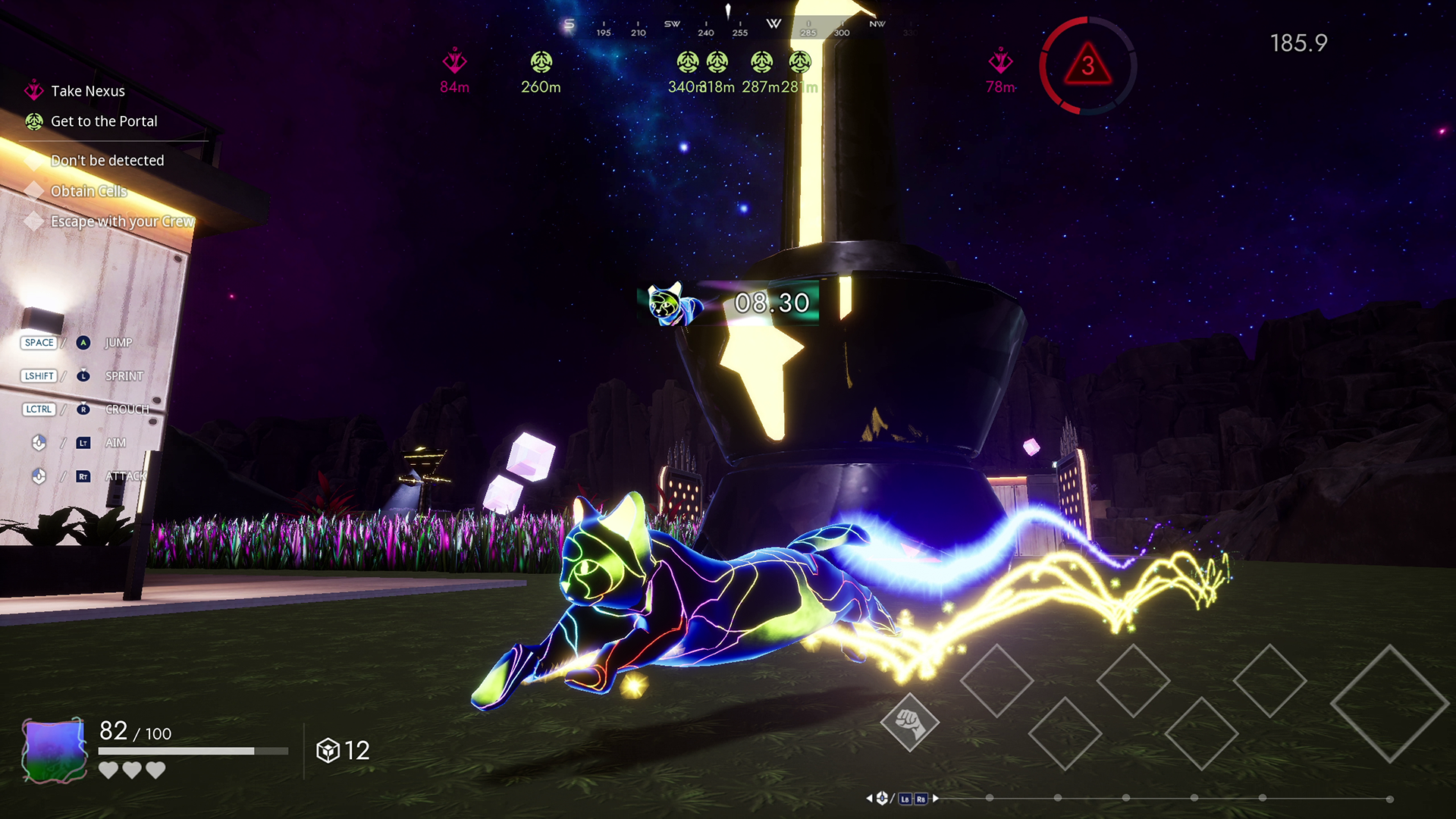Click the Obtain Cells objective entry

tap(88, 191)
